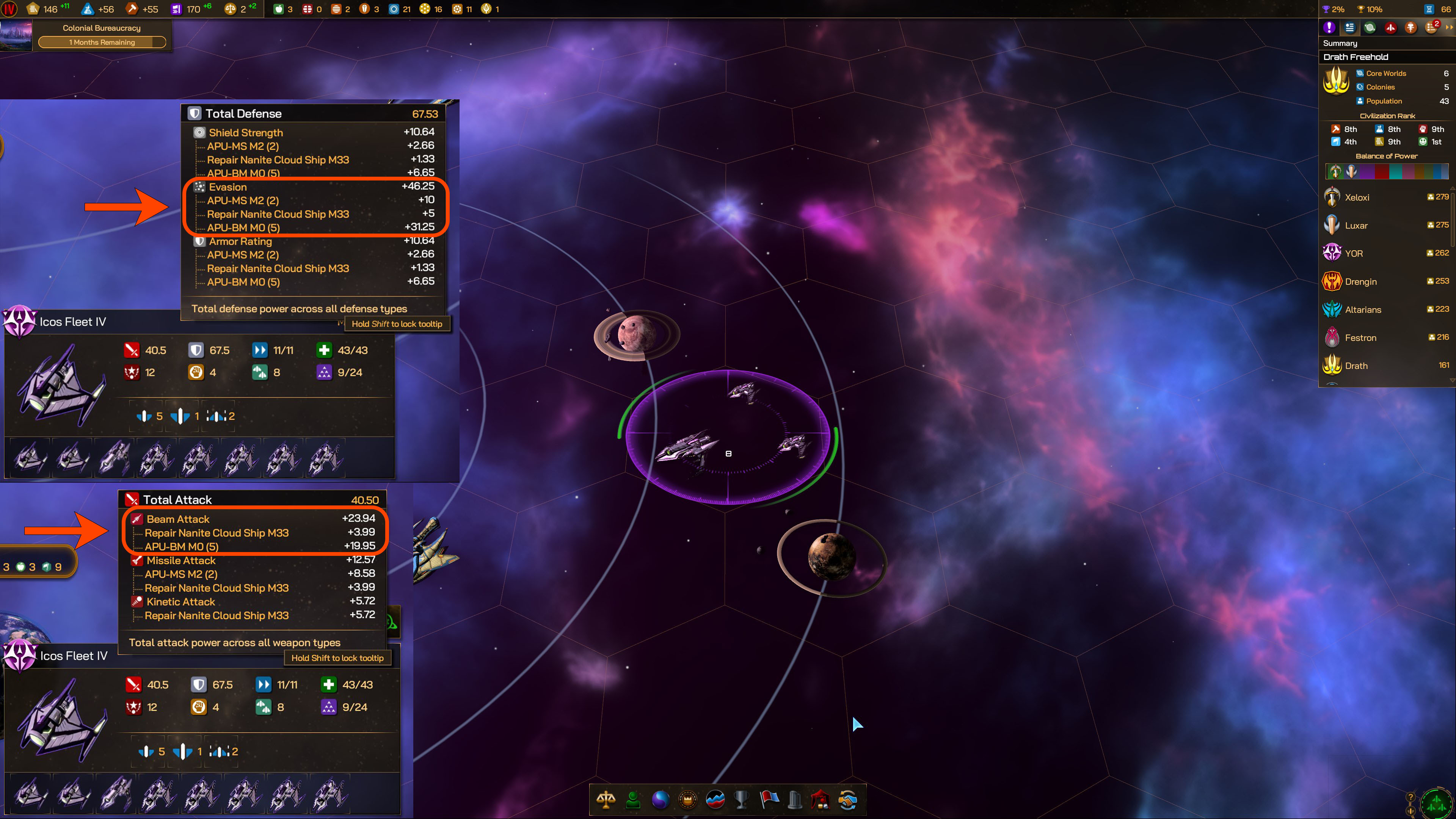Open the green citizen management icon

pos(632,801)
